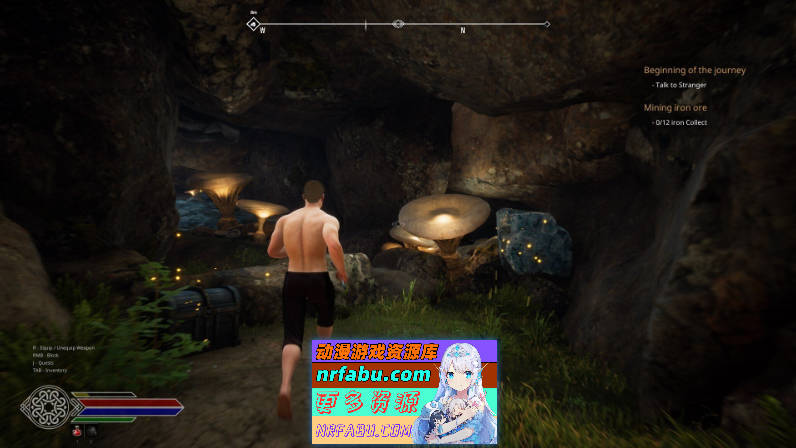The width and height of the screenshot is (796, 448).
Task: Select the red health potion slot
Action: (77, 431)
